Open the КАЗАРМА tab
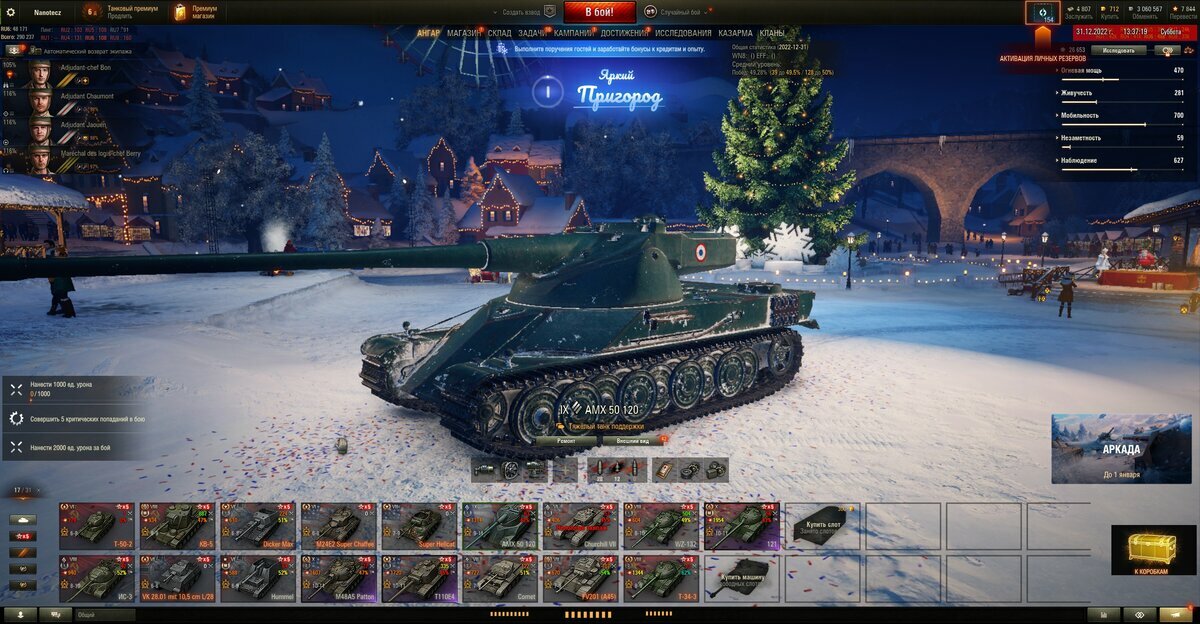Image resolution: width=1200 pixels, height=624 pixels. pos(735,33)
